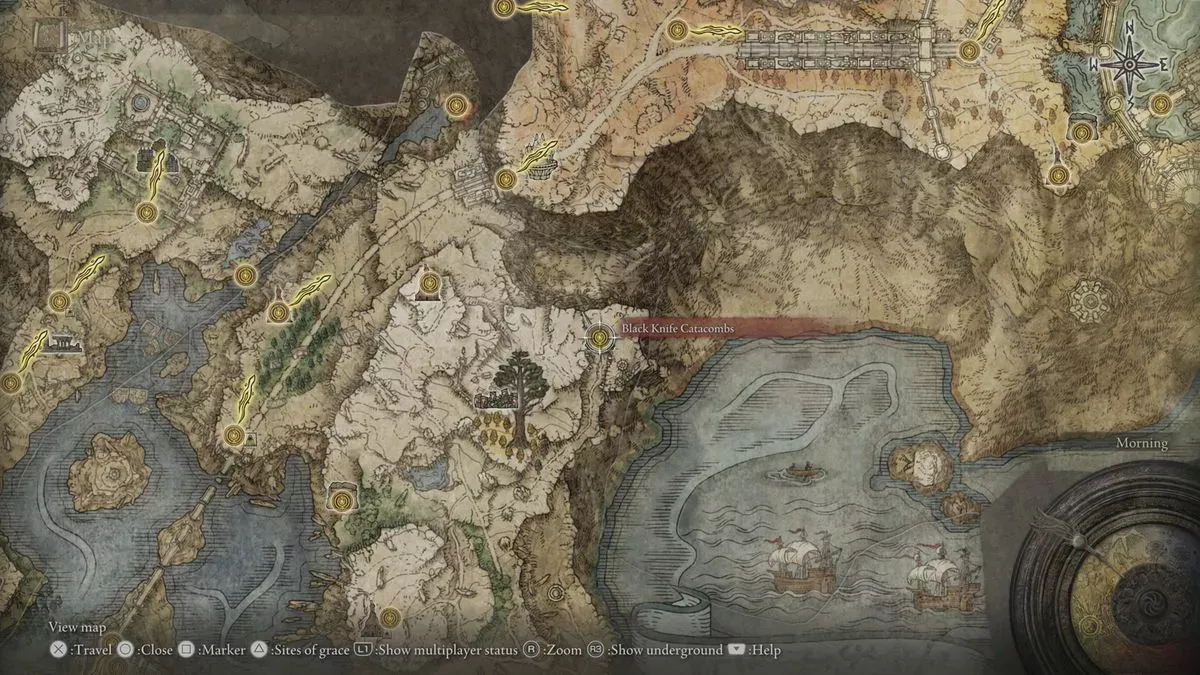Choose the grace beside the green tree grove
The width and height of the screenshot is (1200, 675).
(x=279, y=312)
